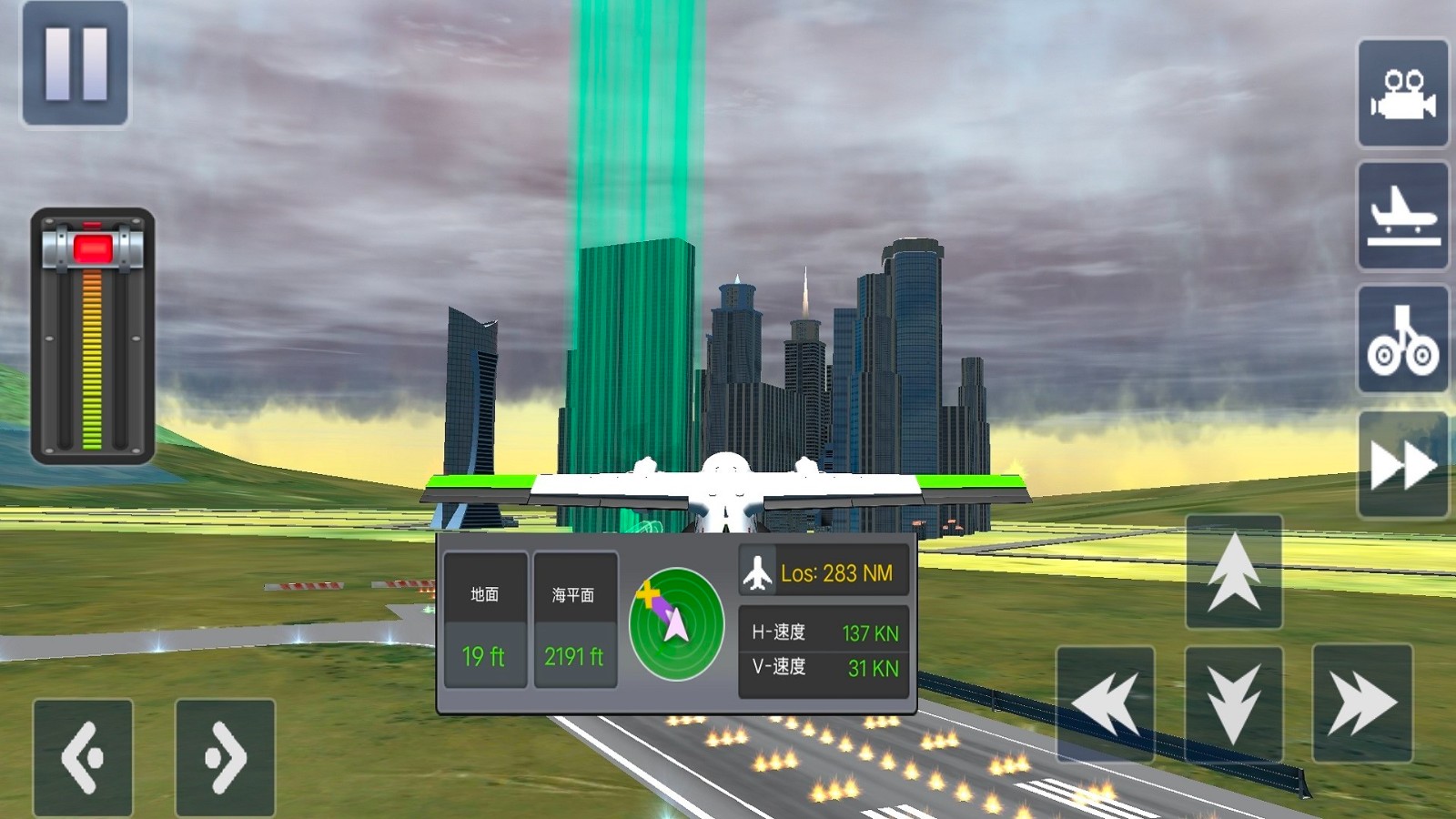Toggle the landing gear wheels
The width and height of the screenshot is (1456, 819).
pos(1402,339)
